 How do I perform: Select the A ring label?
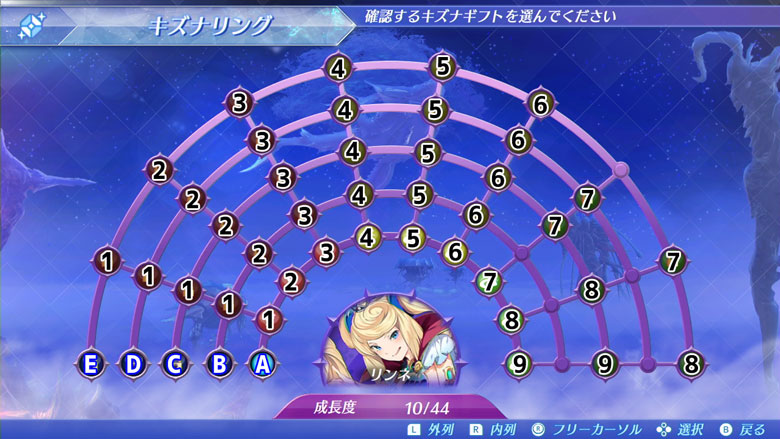point(262,364)
